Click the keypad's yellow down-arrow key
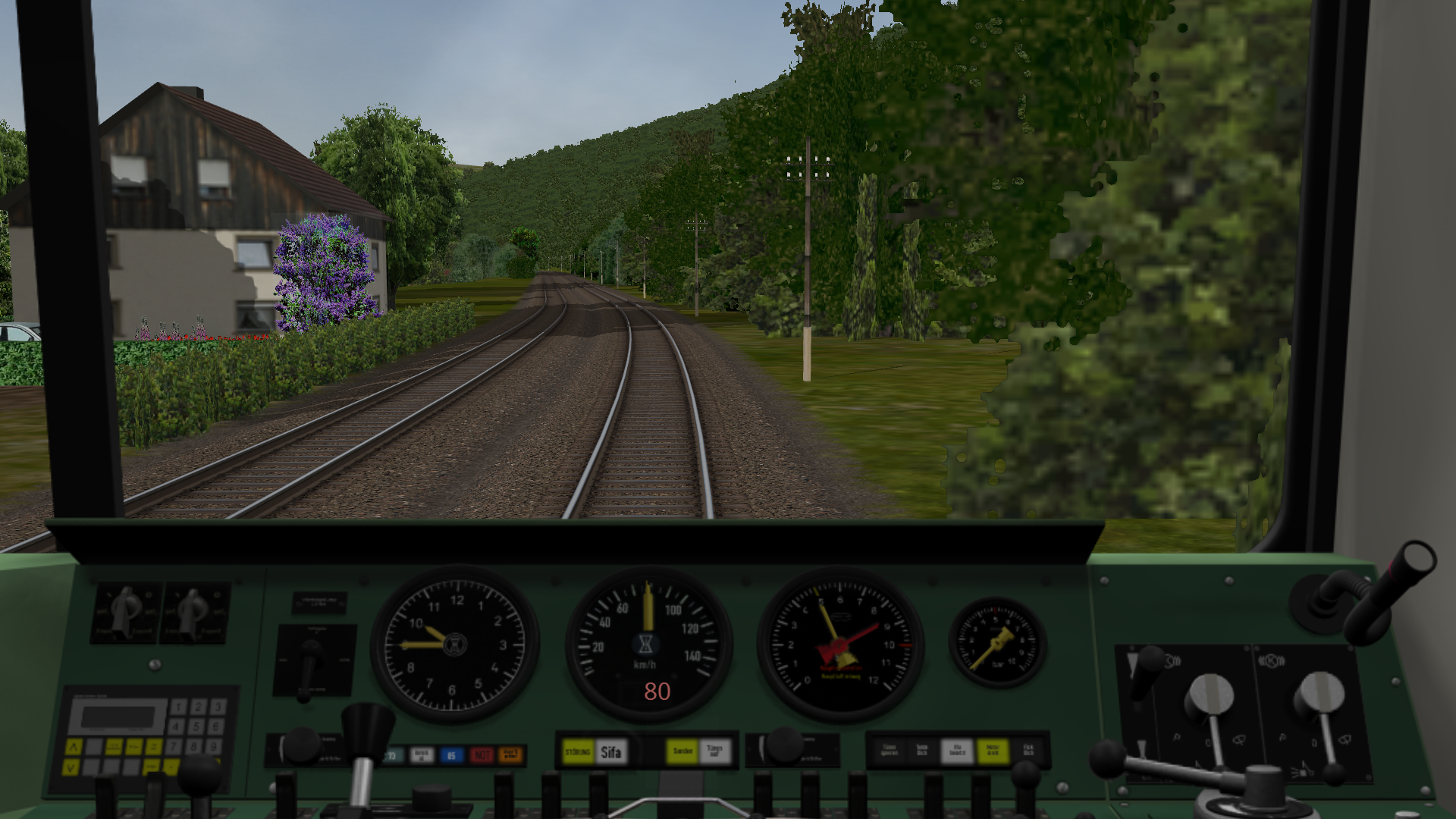This screenshot has height=819, width=1456. (x=71, y=767)
